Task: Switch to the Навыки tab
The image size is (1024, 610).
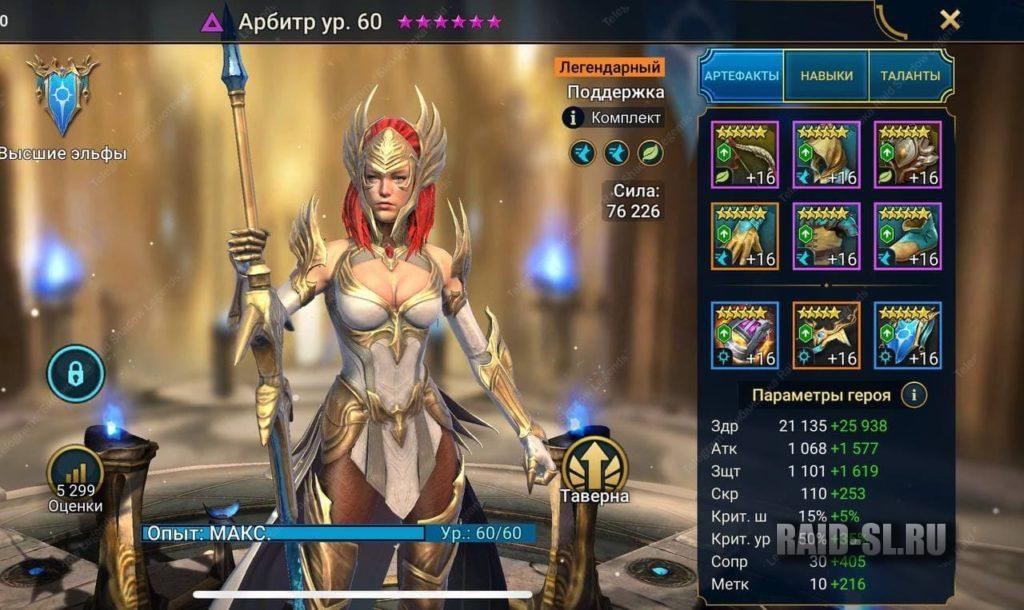Action: (x=826, y=76)
